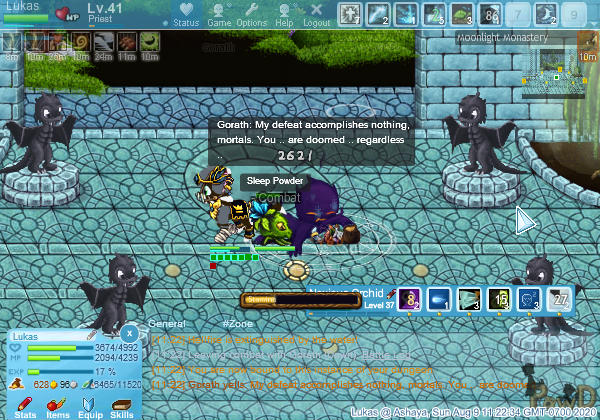The height and width of the screenshot is (420, 600).
Task: Open the Help menu
Action: tap(284, 15)
